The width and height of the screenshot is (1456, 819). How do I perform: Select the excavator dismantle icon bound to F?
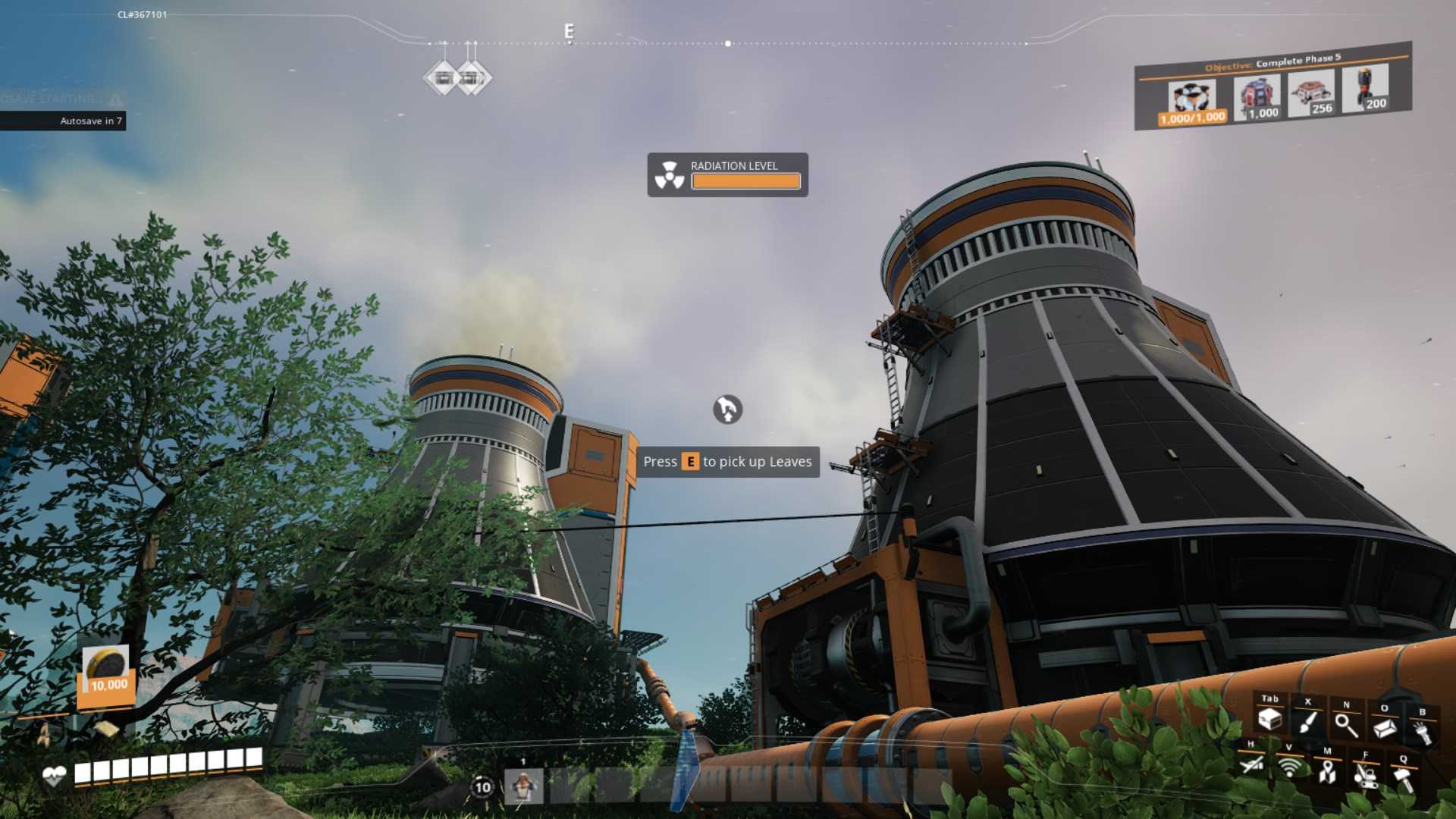(1365, 777)
